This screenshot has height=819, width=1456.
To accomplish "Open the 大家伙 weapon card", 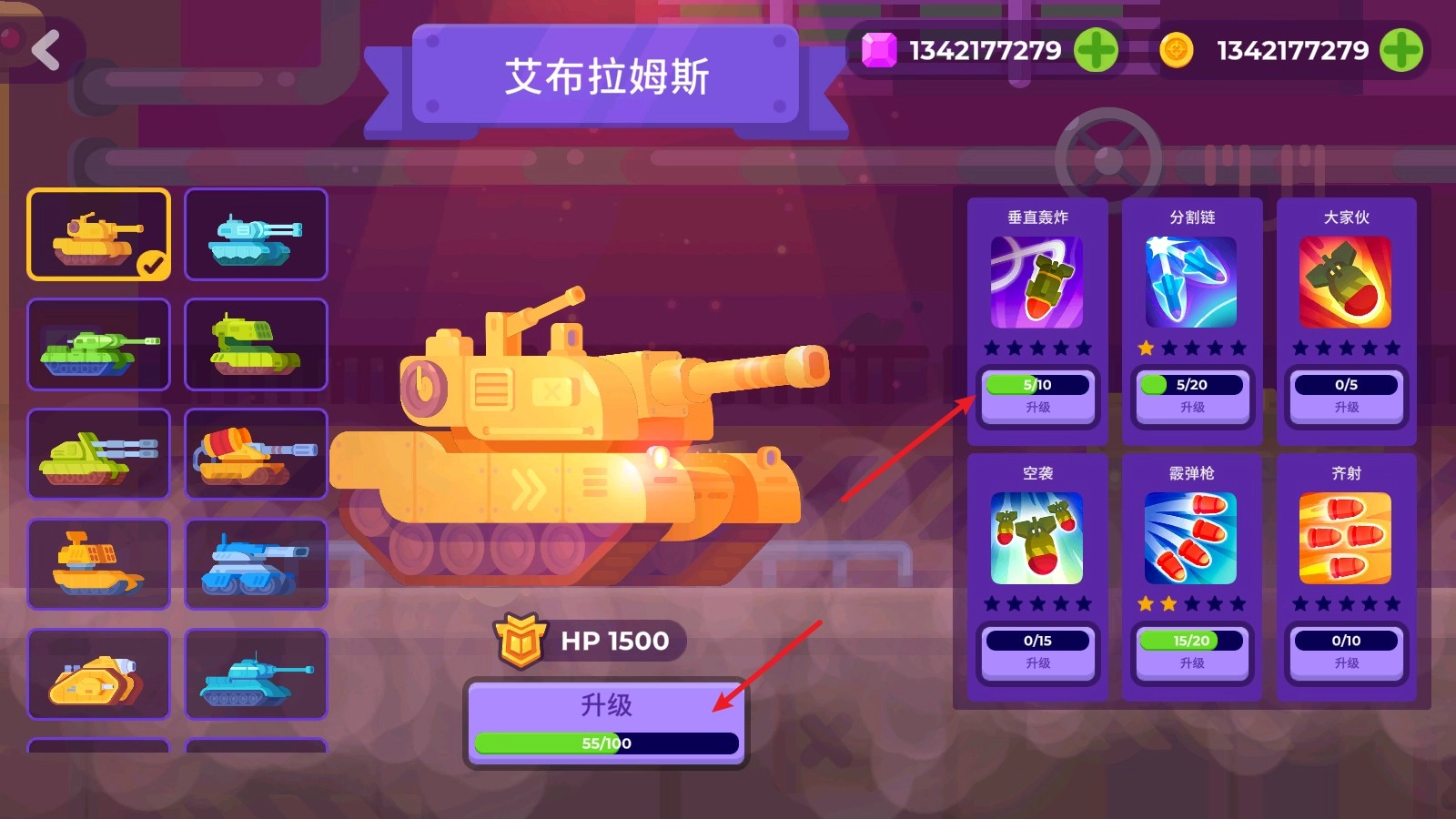I will click(1345, 283).
